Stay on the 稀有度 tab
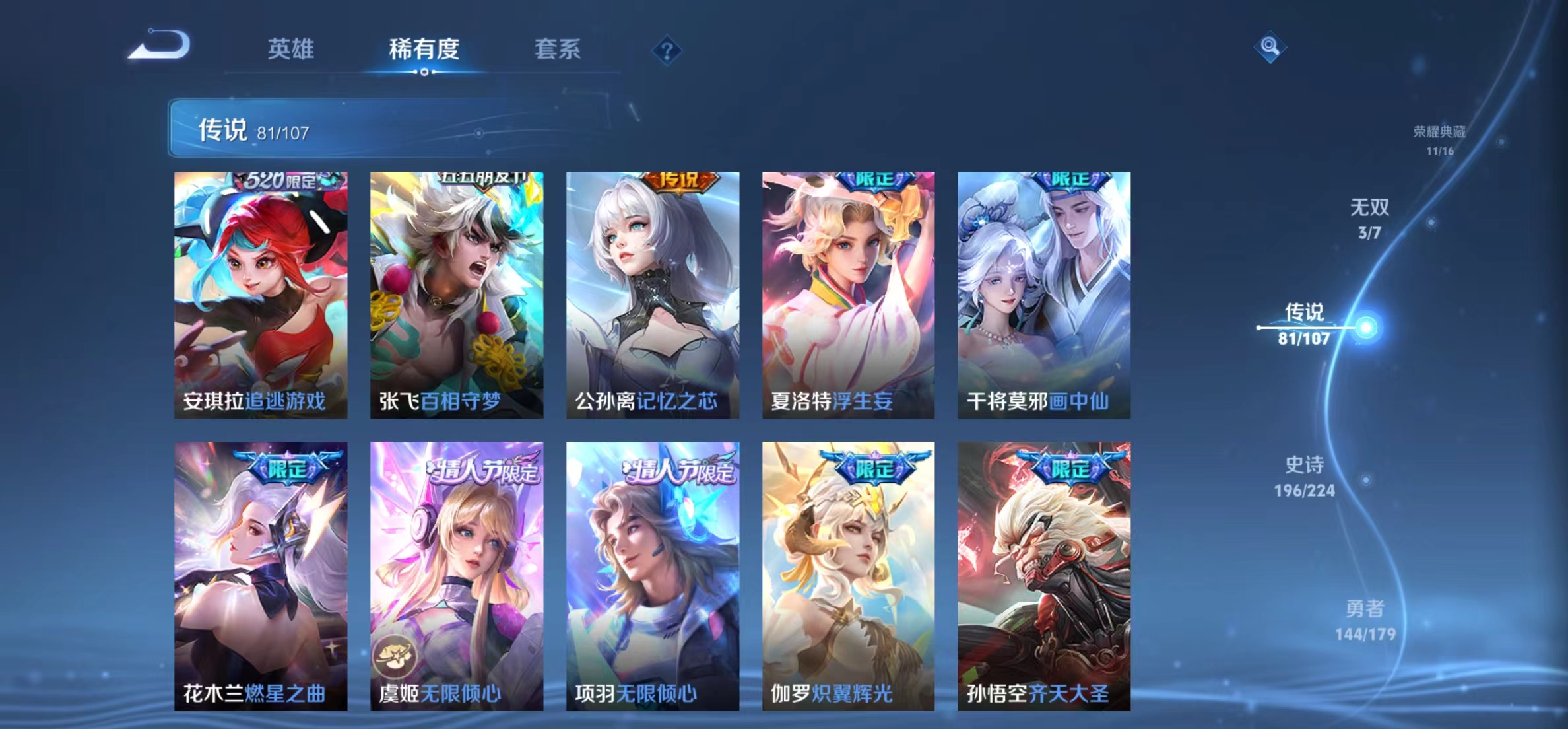 click(x=424, y=50)
